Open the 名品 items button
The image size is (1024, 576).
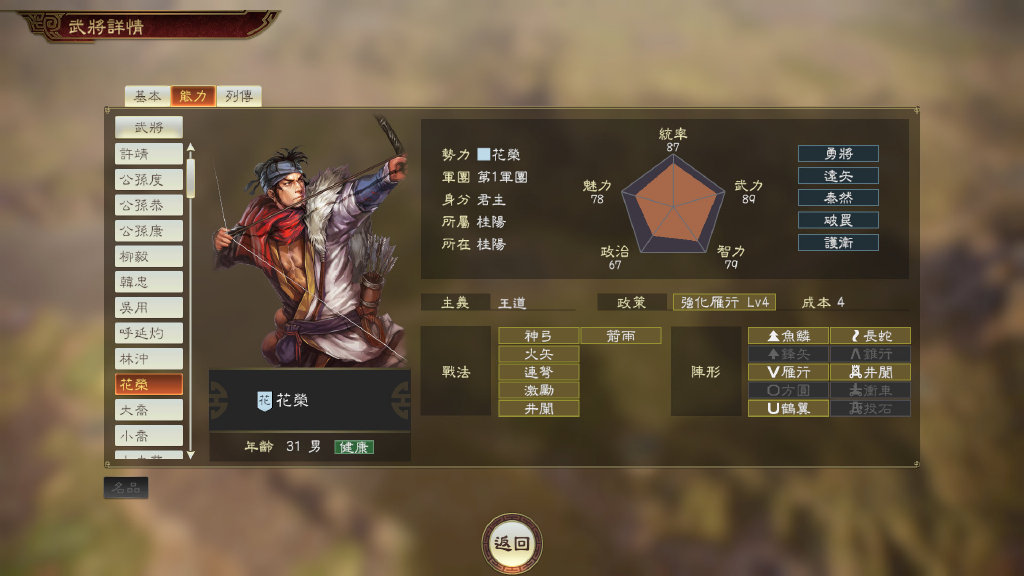pyautogui.click(x=126, y=488)
